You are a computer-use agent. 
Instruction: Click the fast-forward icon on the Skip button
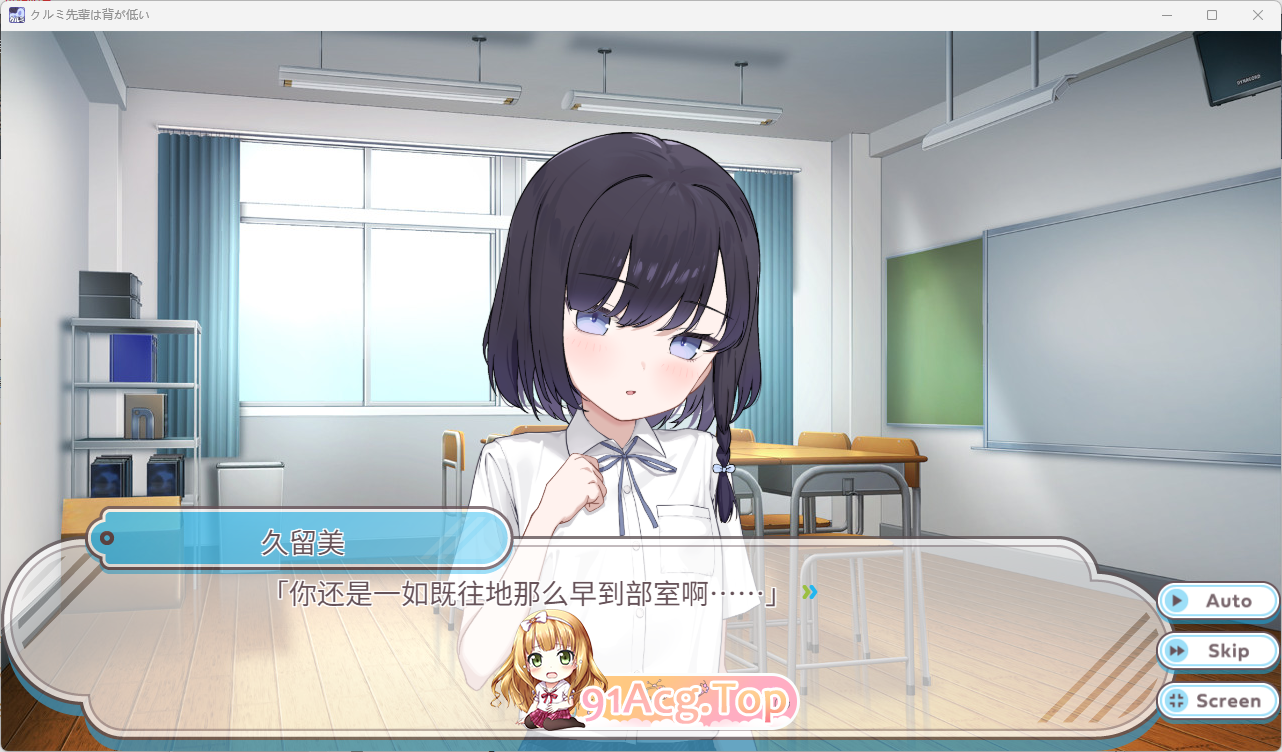point(1177,651)
